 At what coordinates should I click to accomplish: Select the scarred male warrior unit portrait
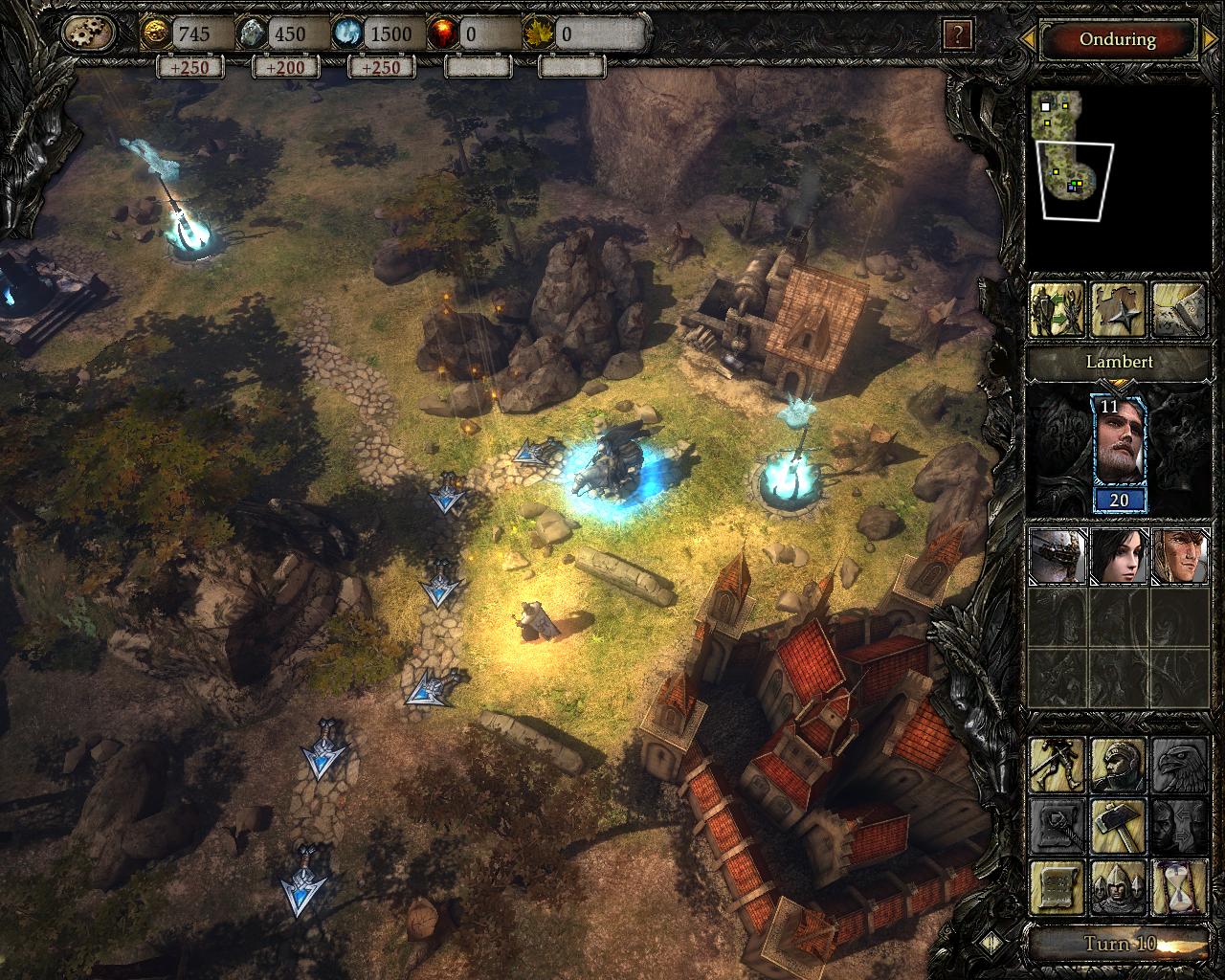click(x=1179, y=556)
